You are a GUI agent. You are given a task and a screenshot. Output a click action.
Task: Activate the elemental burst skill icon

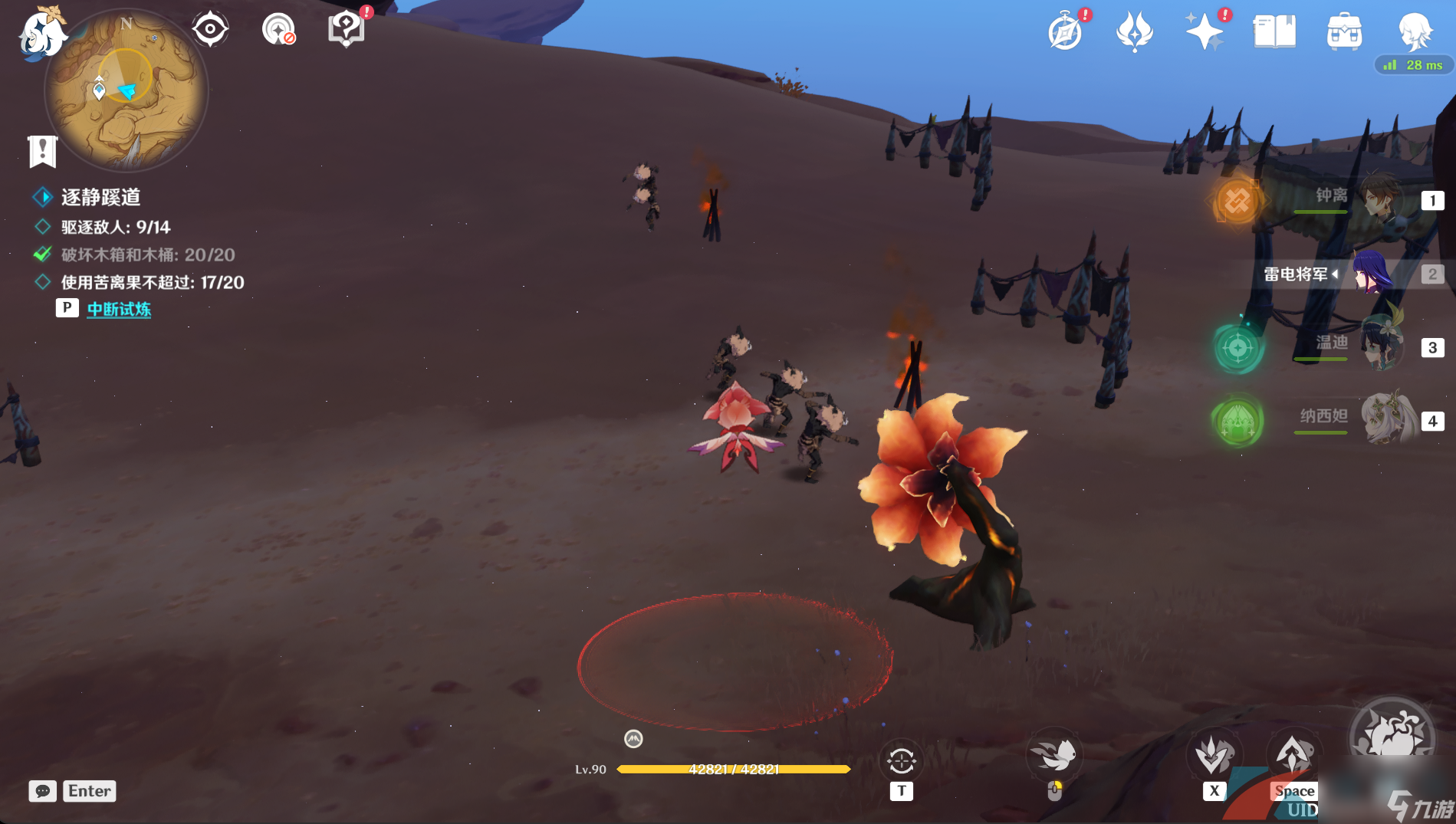pos(1392,737)
